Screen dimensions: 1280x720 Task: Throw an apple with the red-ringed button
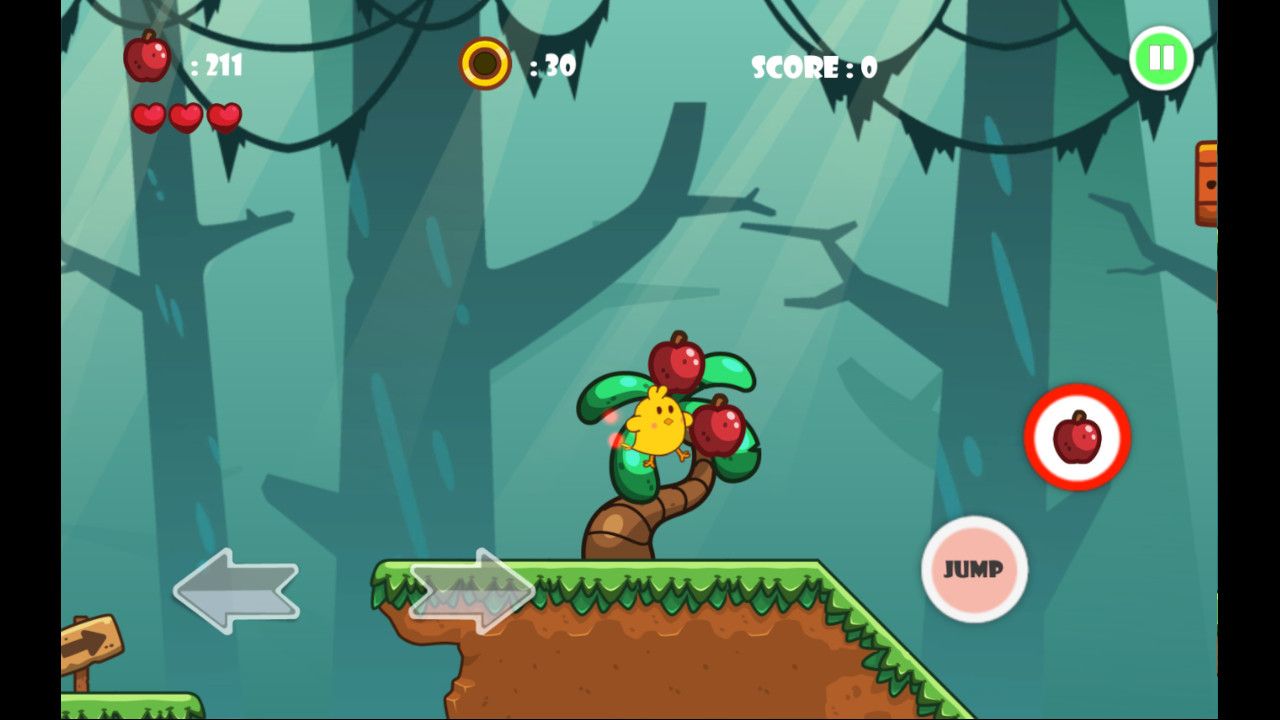pos(1077,437)
